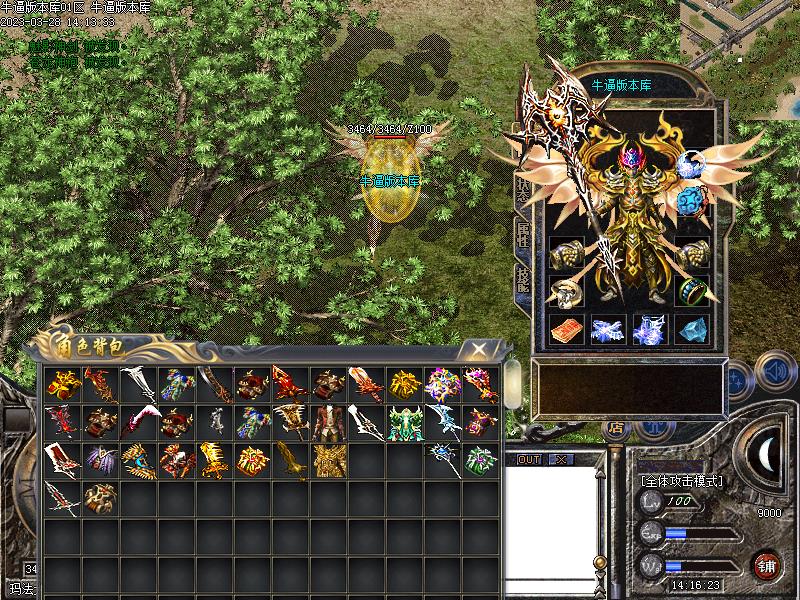Viewport: 800px width, 600px height.
Task: Open the minimap in the corner
Action: [x=740, y=30]
